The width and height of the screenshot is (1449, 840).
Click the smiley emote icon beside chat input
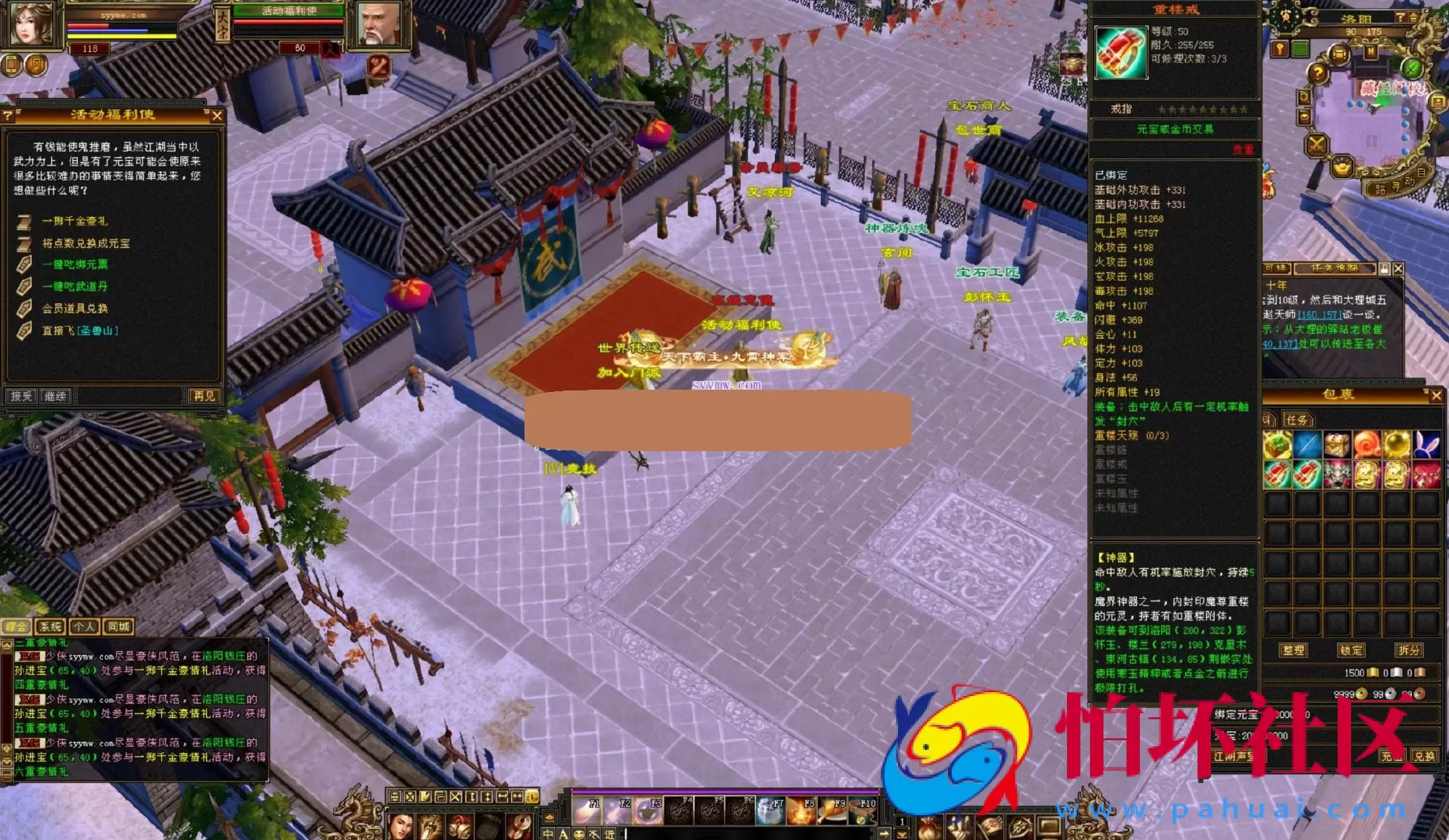[579, 835]
